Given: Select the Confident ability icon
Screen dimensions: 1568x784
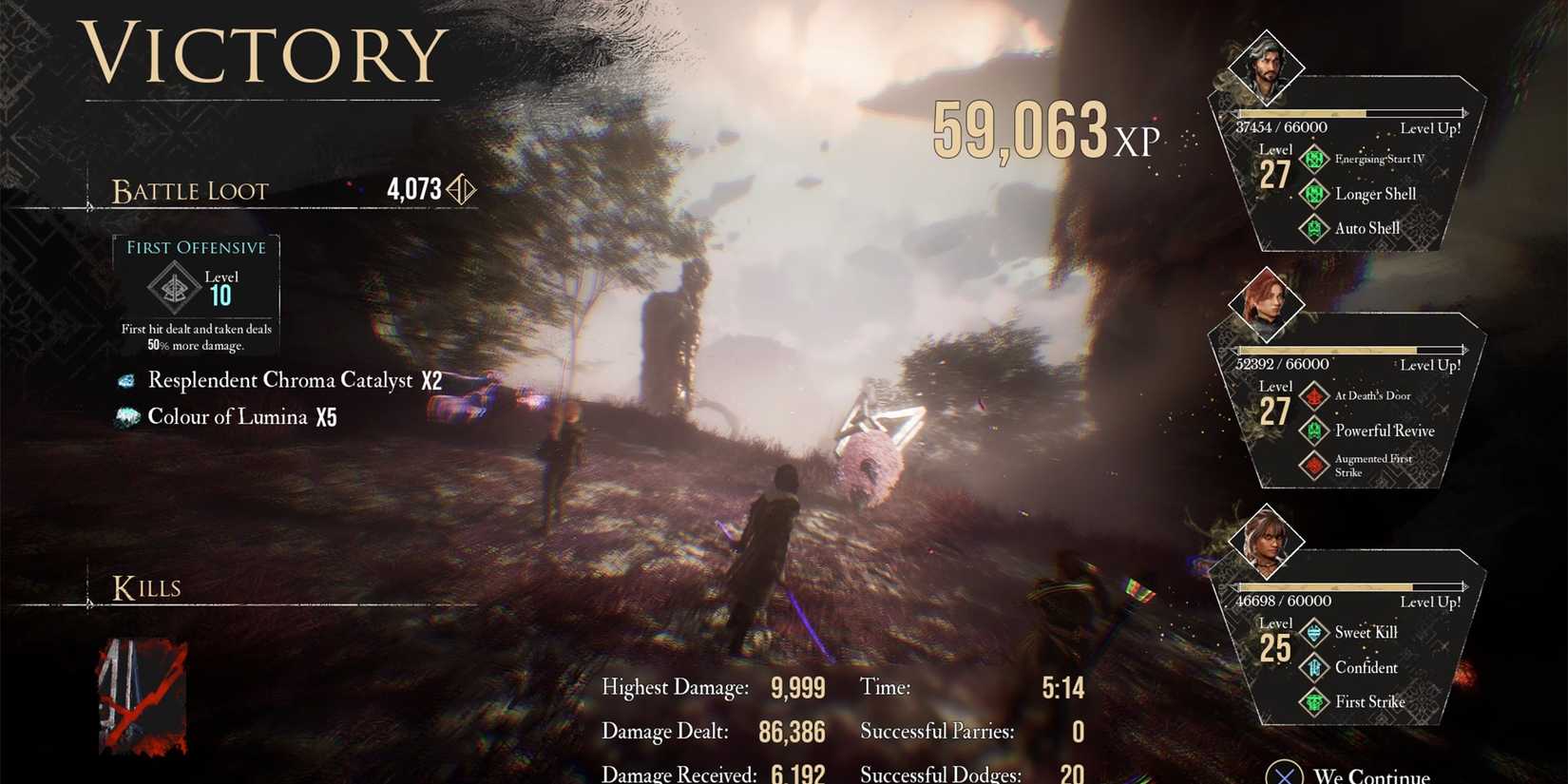Looking at the screenshot, I should point(1314,668).
